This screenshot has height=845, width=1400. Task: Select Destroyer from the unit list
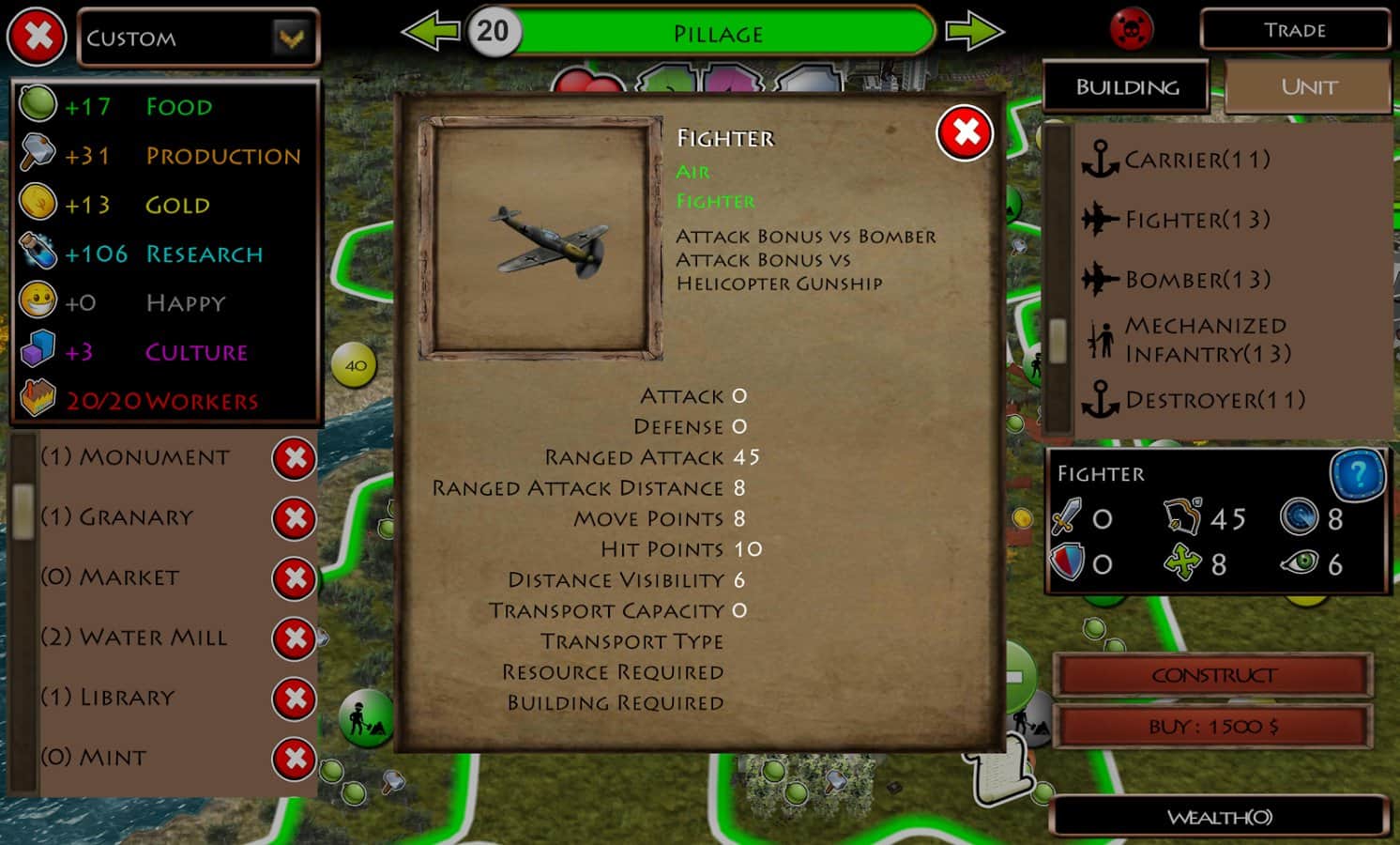point(1213,400)
